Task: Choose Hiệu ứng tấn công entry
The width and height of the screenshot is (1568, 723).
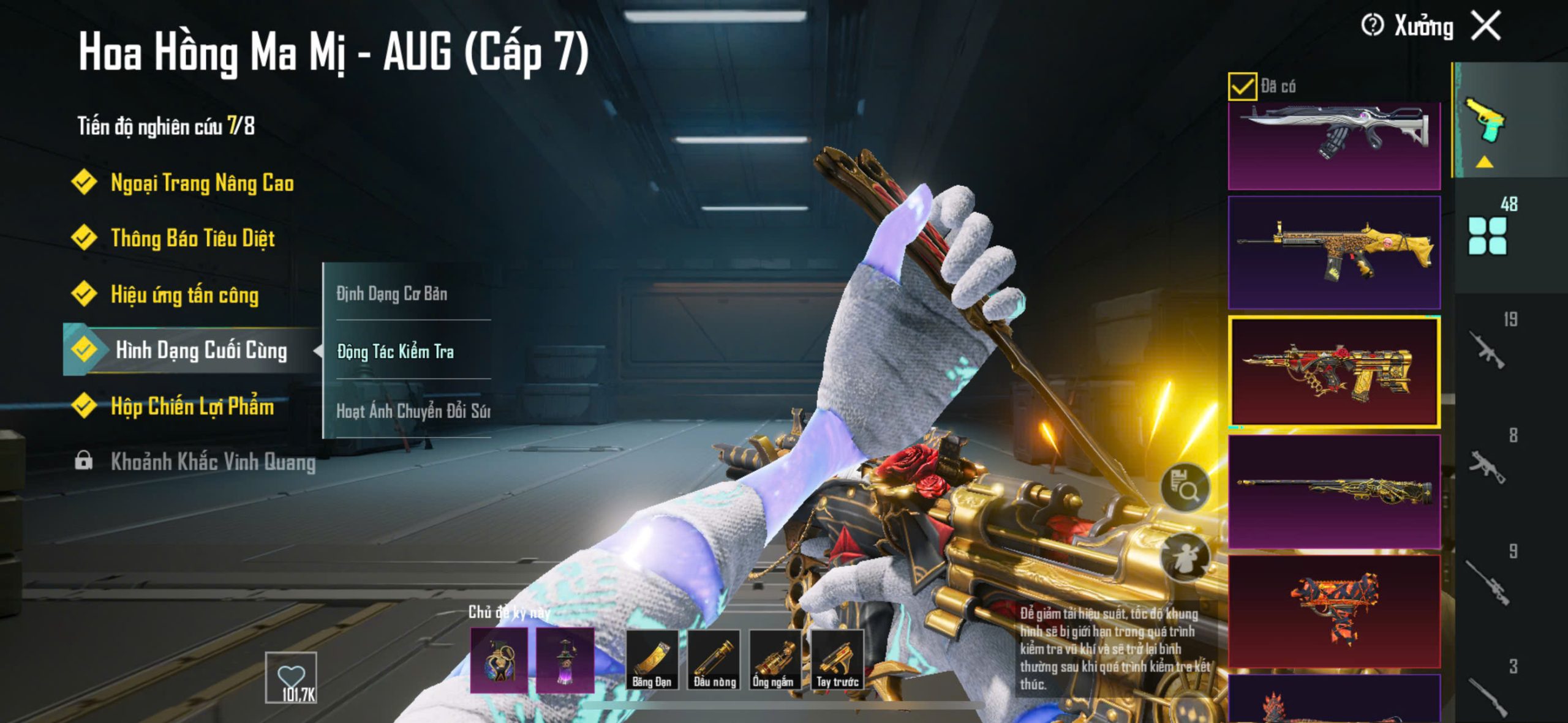Action: click(184, 294)
